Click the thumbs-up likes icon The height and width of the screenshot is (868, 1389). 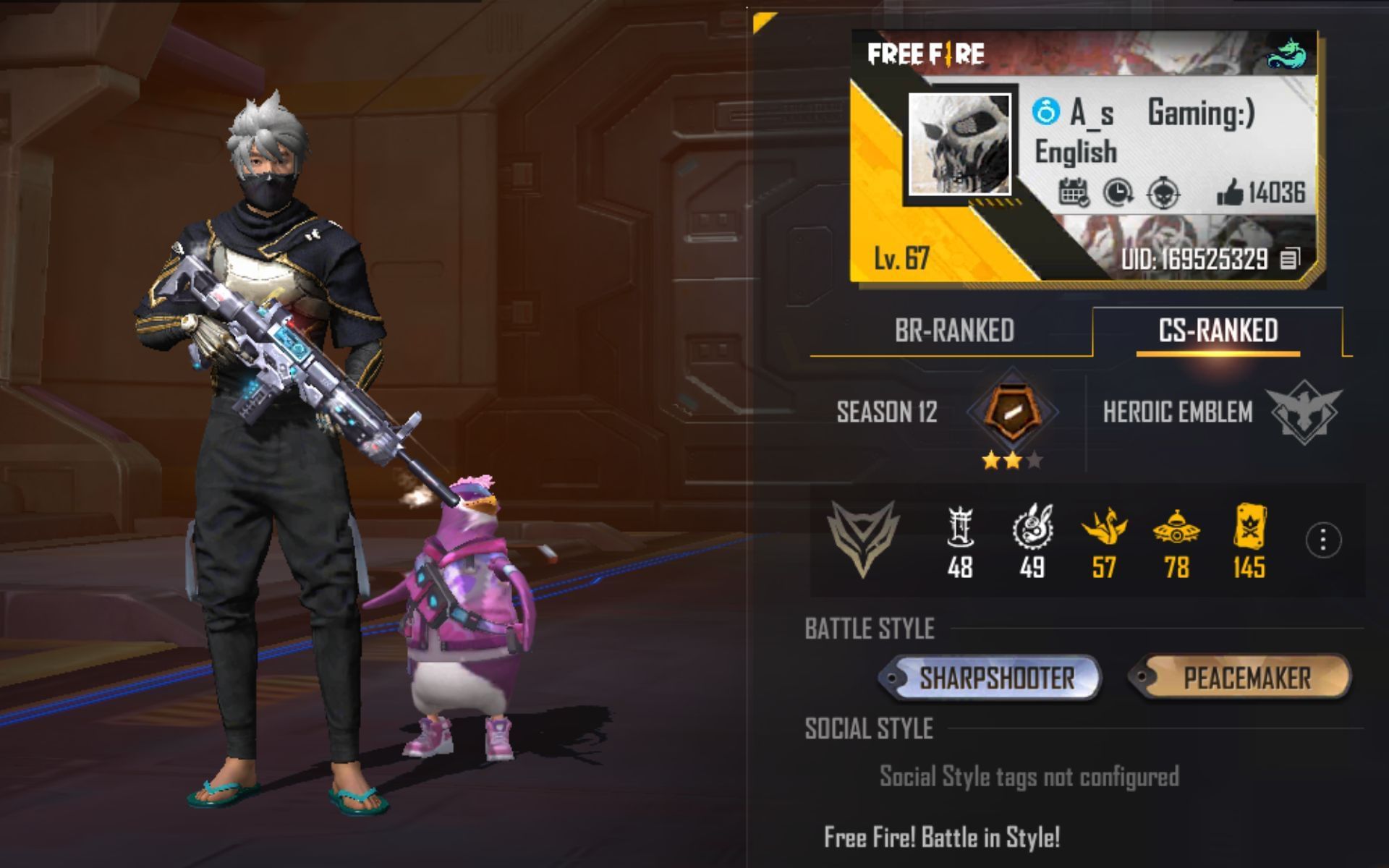tap(1232, 191)
